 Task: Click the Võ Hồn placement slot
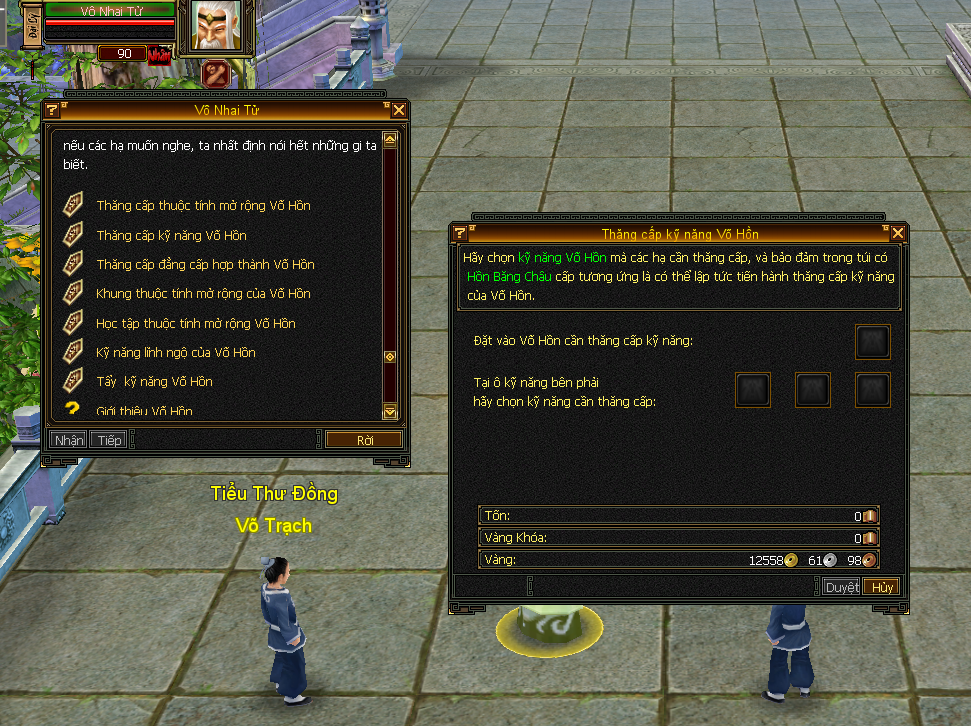point(872,342)
